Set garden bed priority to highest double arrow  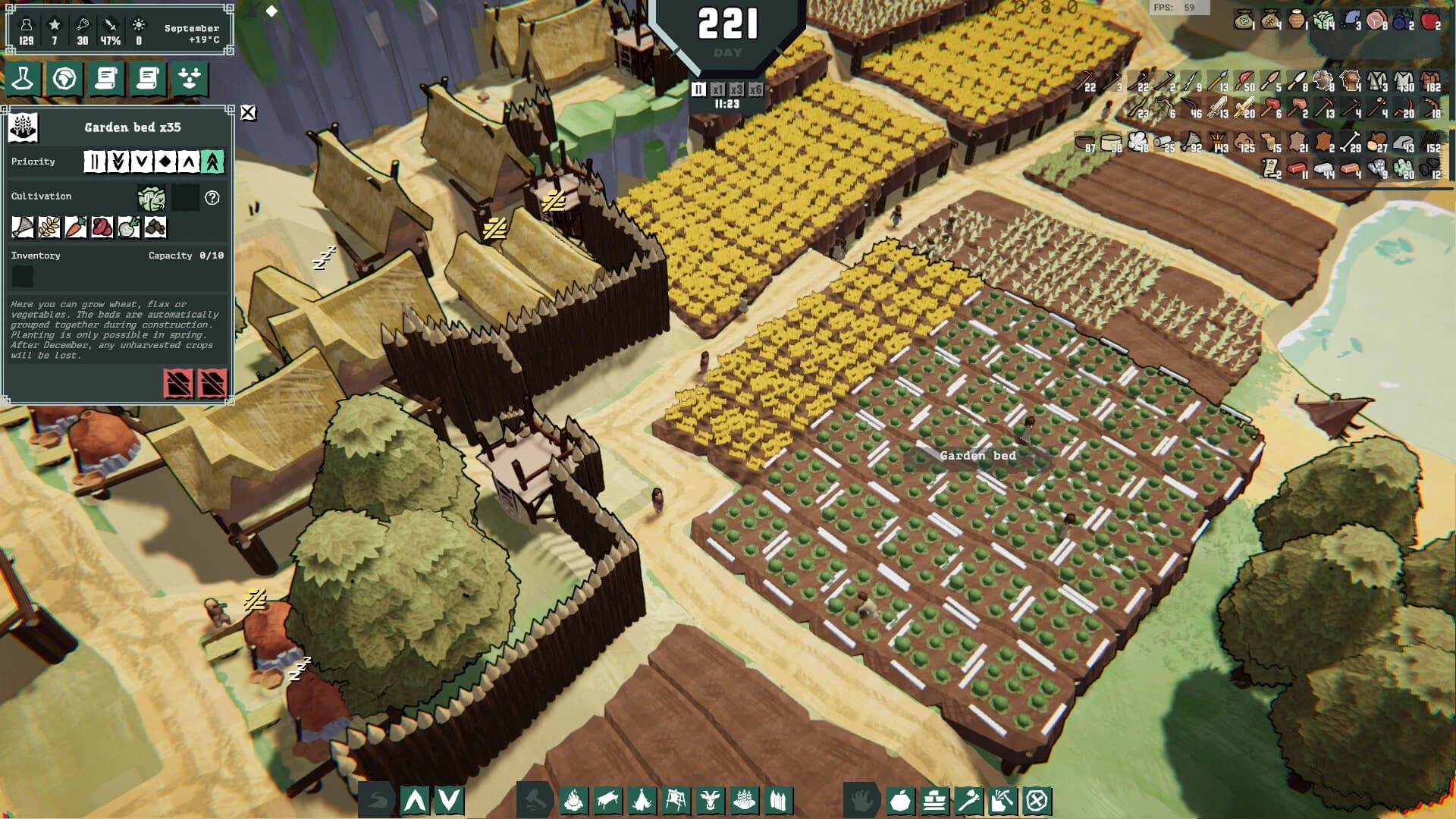[212, 162]
